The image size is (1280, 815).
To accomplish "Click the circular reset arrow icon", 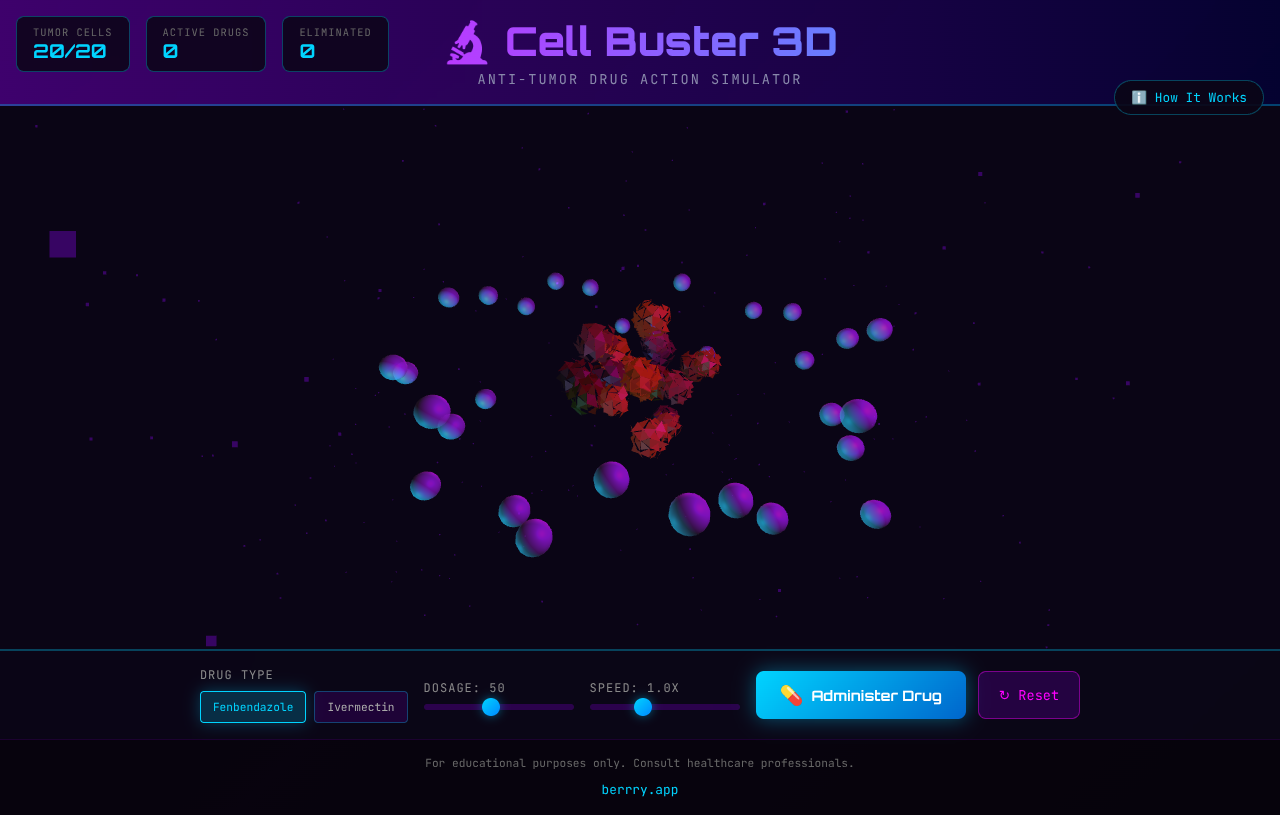I will (x=1005, y=695).
